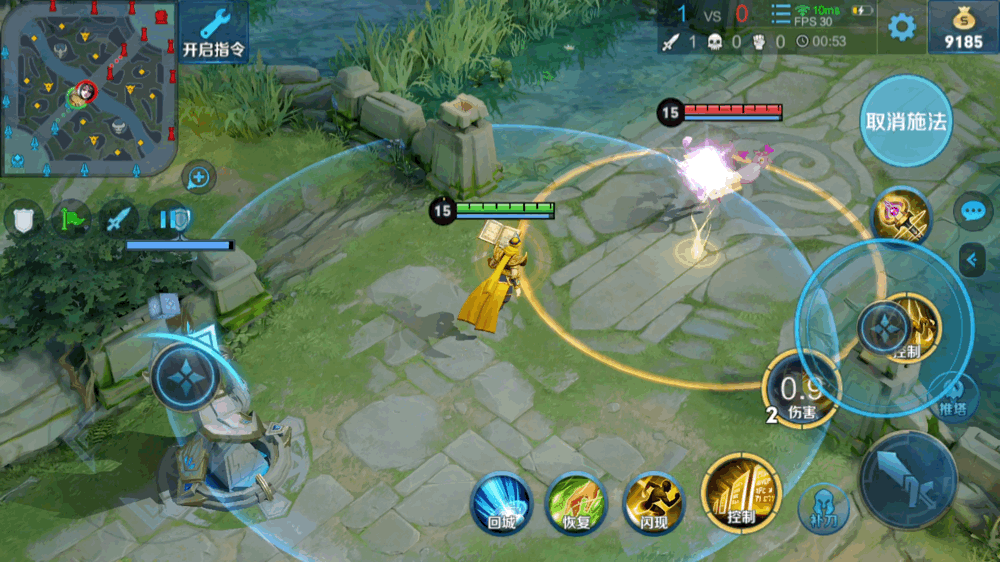This screenshot has width=1000, height=562.
Task: Tap the minimap in the corner
Action: 88,88
